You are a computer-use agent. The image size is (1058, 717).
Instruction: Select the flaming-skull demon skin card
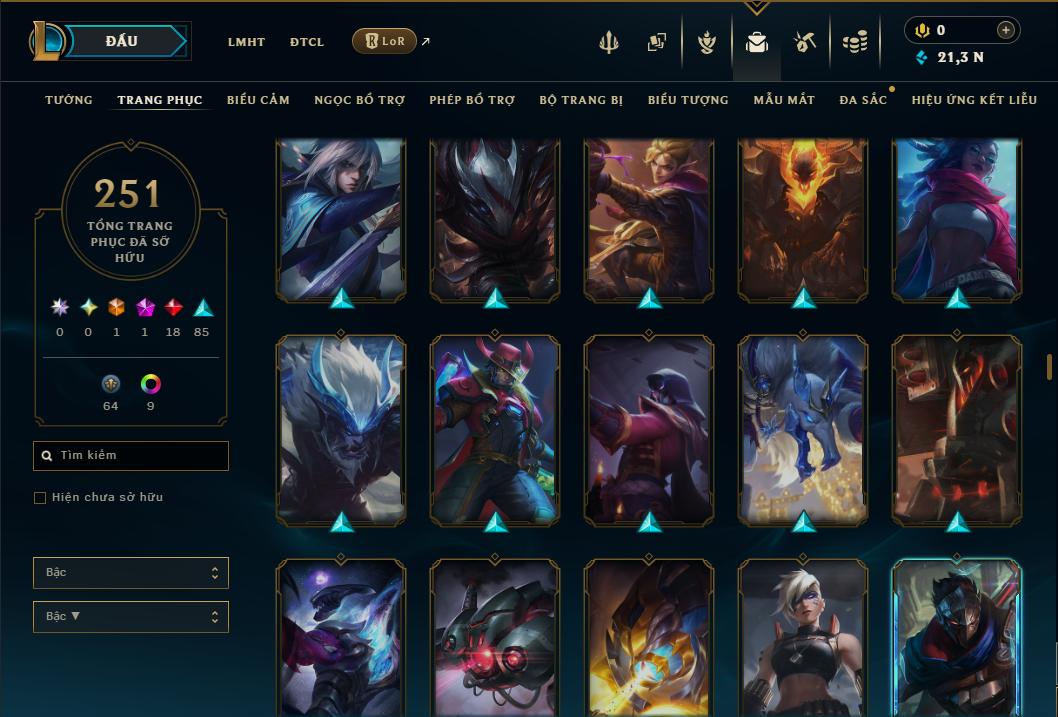(x=804, y=220)
